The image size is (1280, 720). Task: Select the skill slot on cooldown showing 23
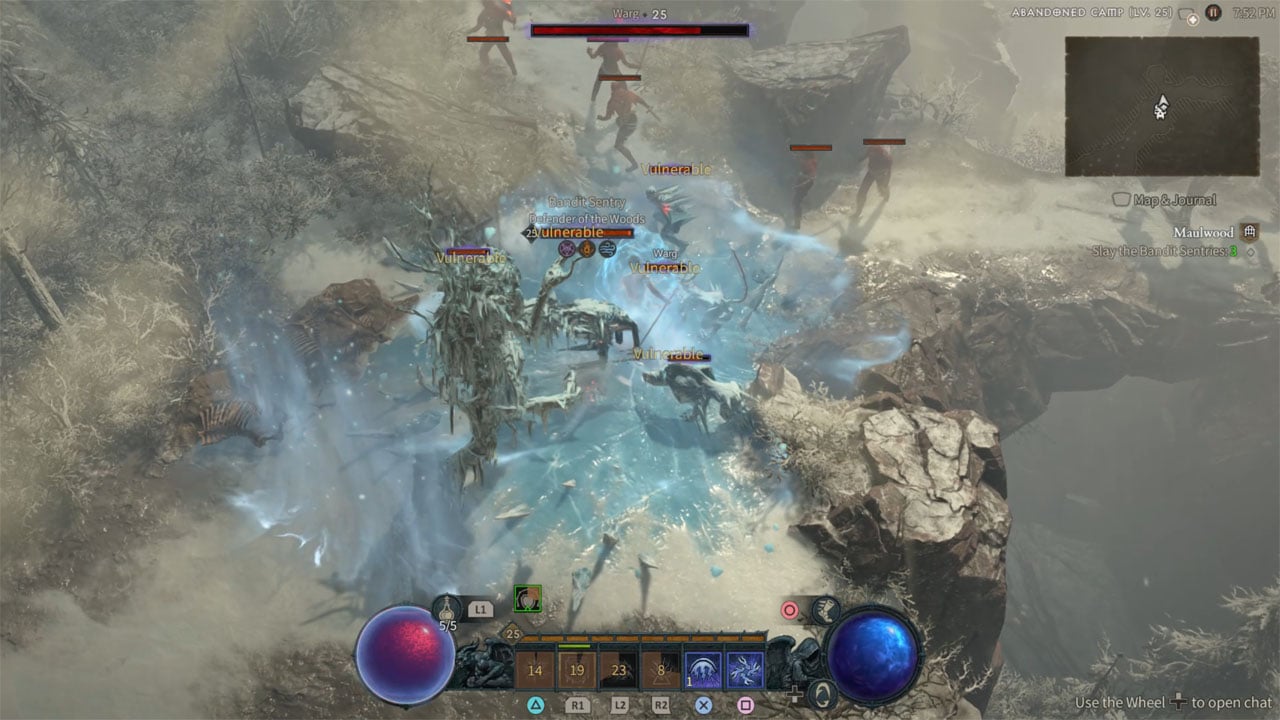click(x=619, y=671)
